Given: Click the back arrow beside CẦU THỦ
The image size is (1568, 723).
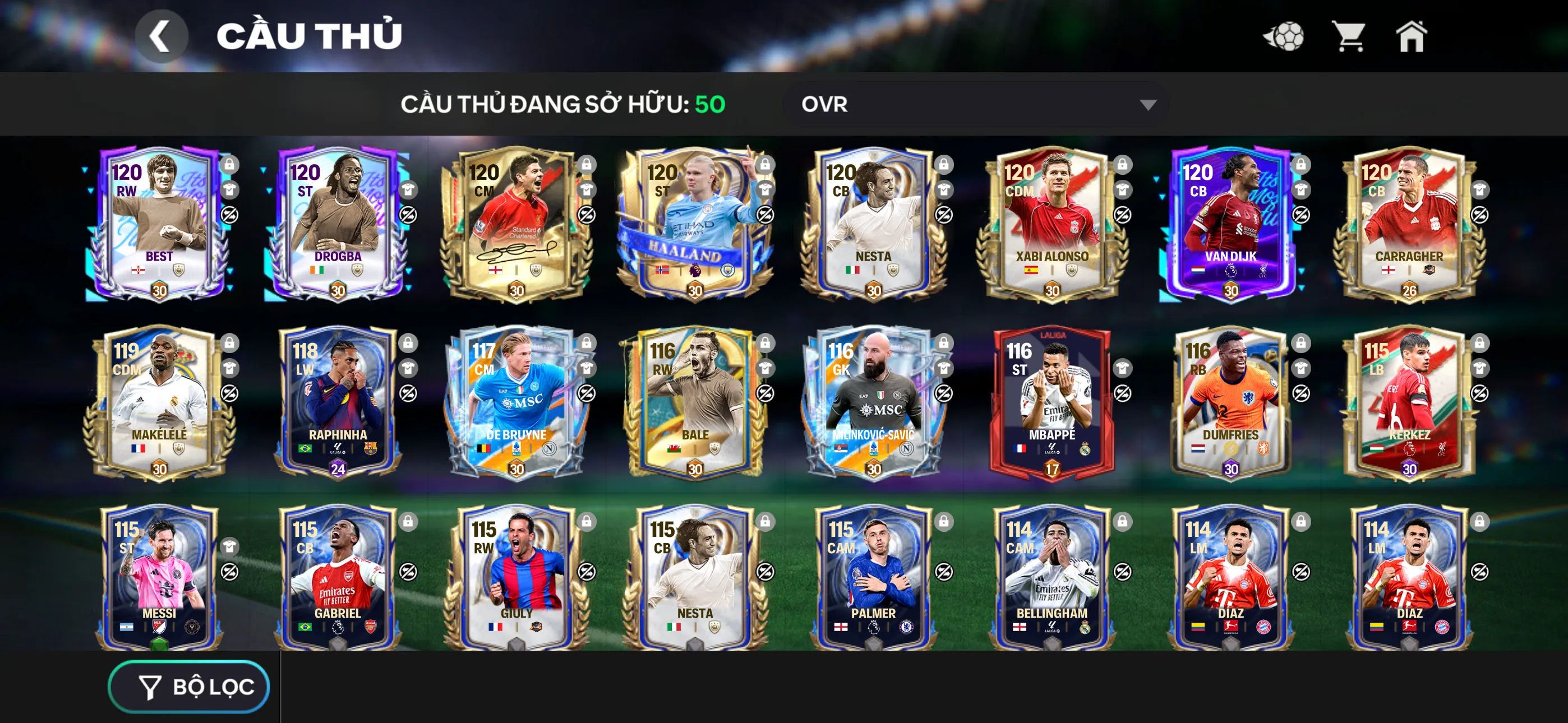Looking at the screenshot, I should [x=161, y=34].
